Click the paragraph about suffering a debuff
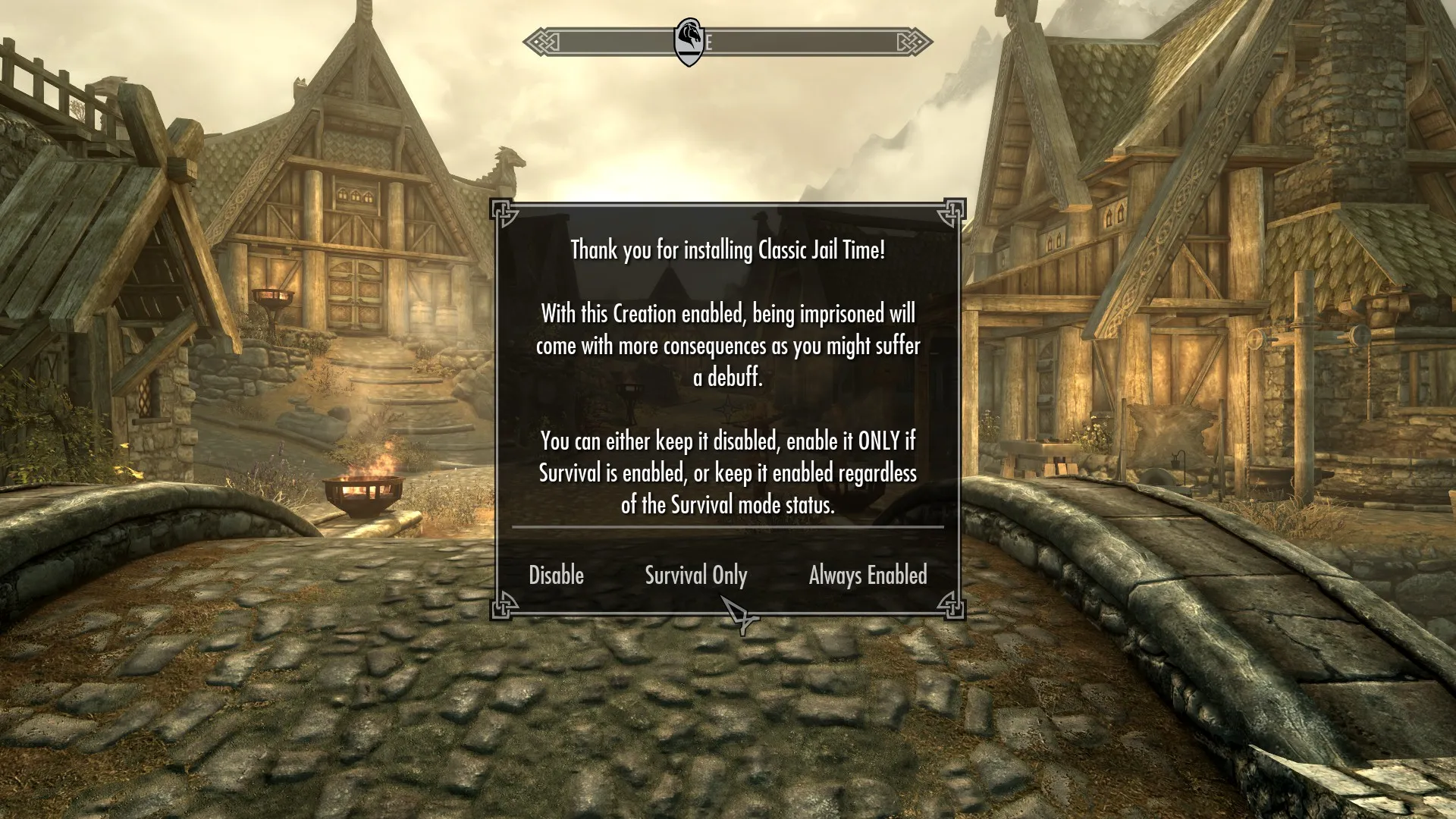Screen dimensions: 1456x819 (x=728, y=344)
